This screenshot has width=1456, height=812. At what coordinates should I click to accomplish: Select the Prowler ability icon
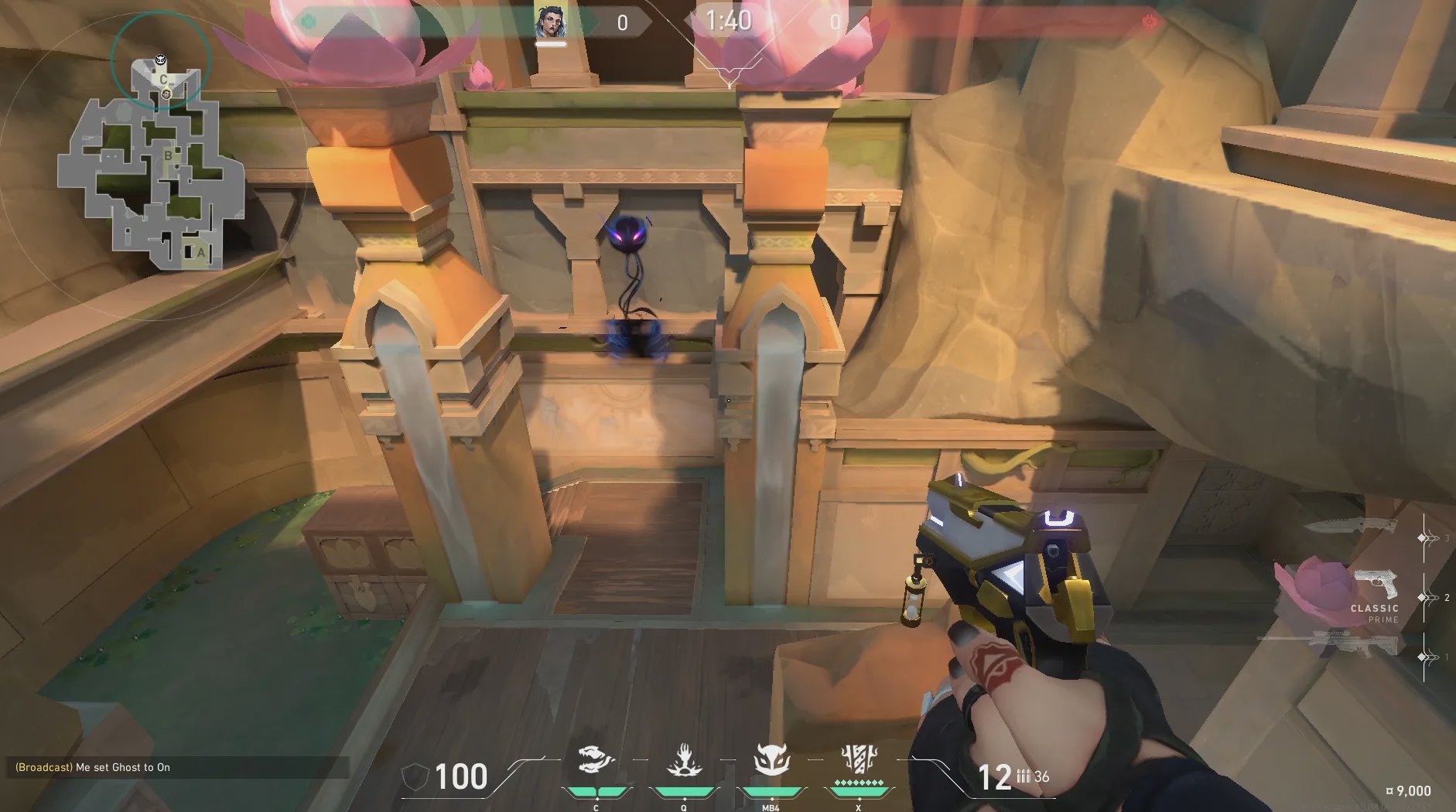tap(596, 761)
